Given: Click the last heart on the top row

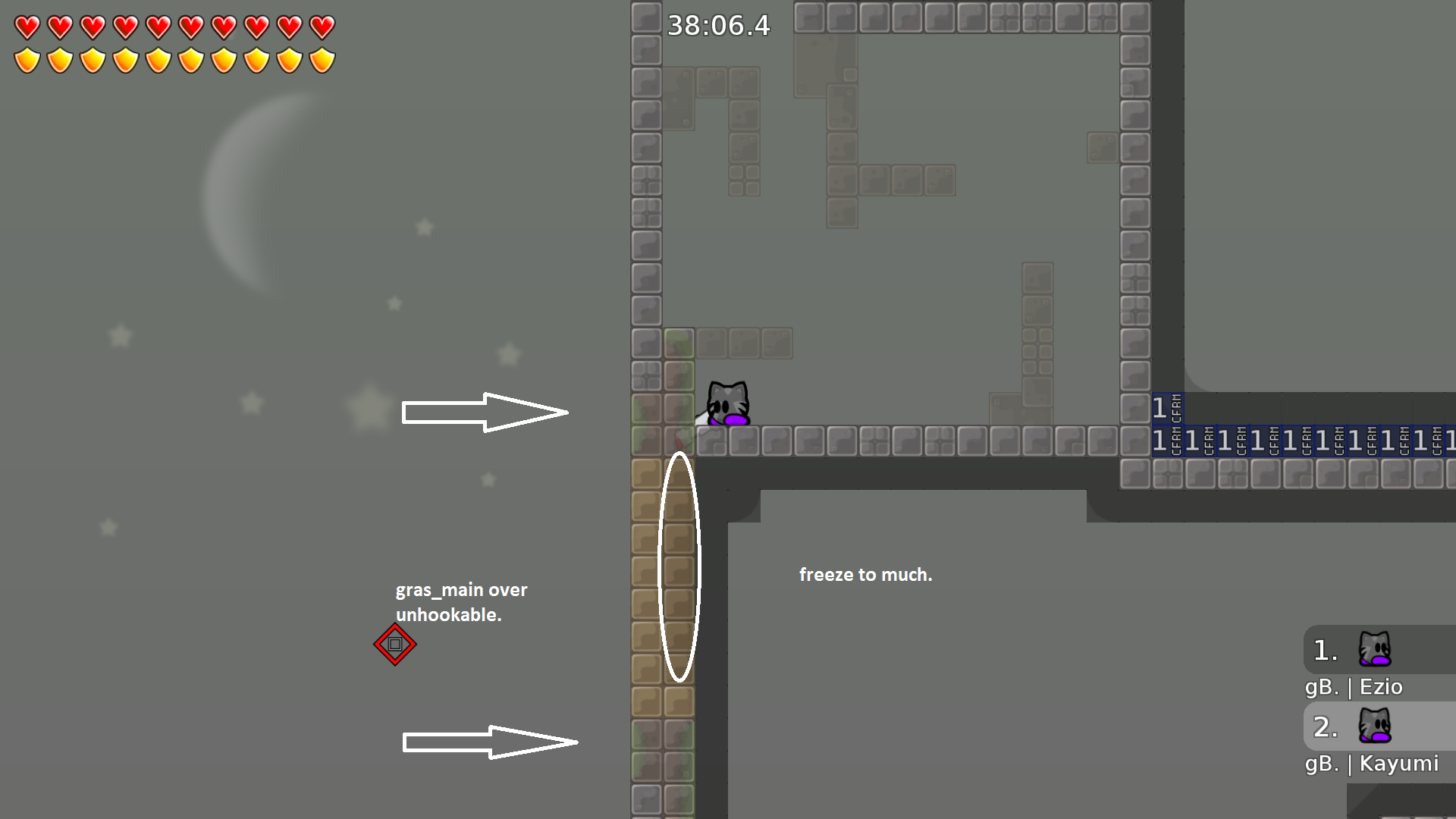Looking at the screenshot, I should (x=322, y=26).
